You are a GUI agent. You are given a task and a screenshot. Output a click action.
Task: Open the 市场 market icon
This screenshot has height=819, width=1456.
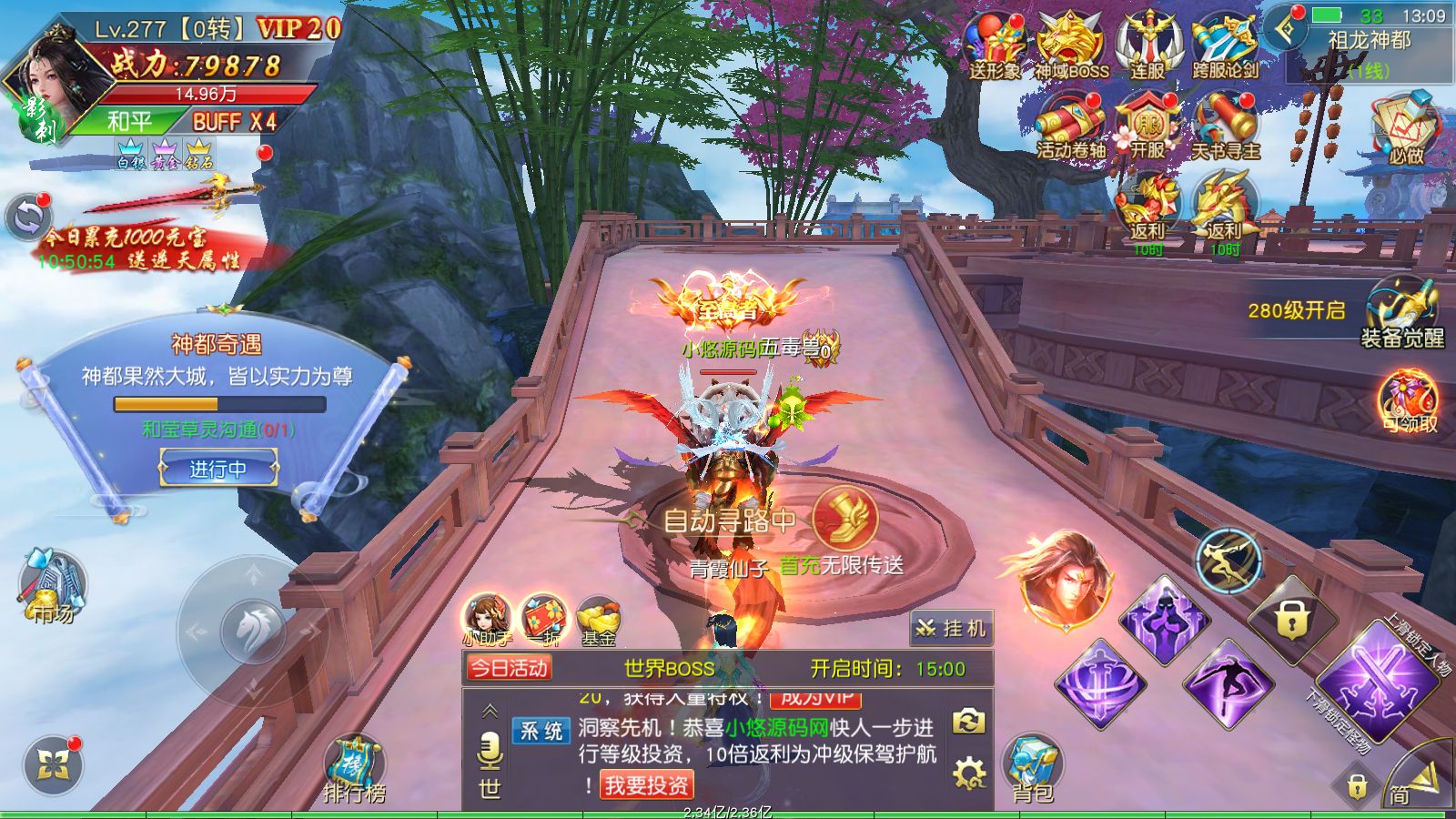[x=53, y=584]
